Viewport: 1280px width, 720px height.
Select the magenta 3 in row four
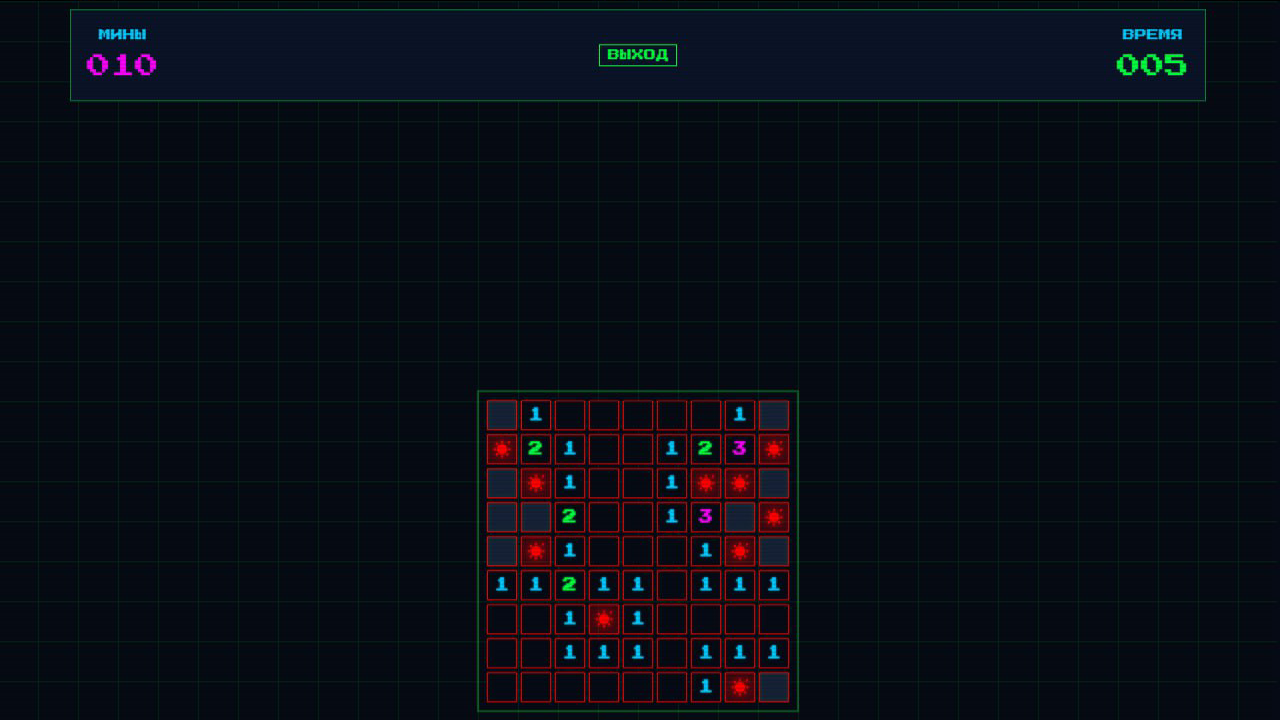[705, 517]
